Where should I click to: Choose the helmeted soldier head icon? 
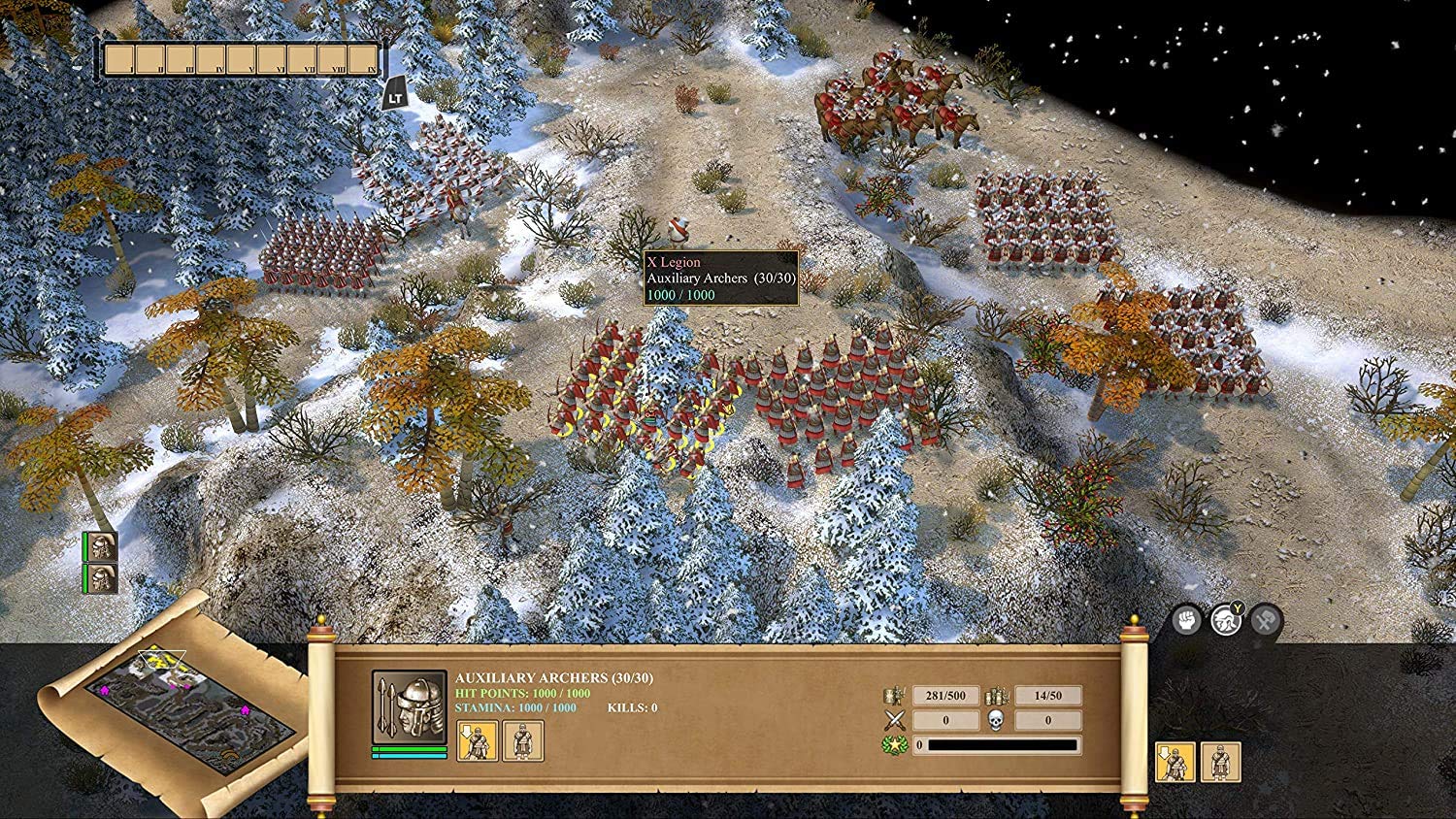click(x=1225, y=619)
